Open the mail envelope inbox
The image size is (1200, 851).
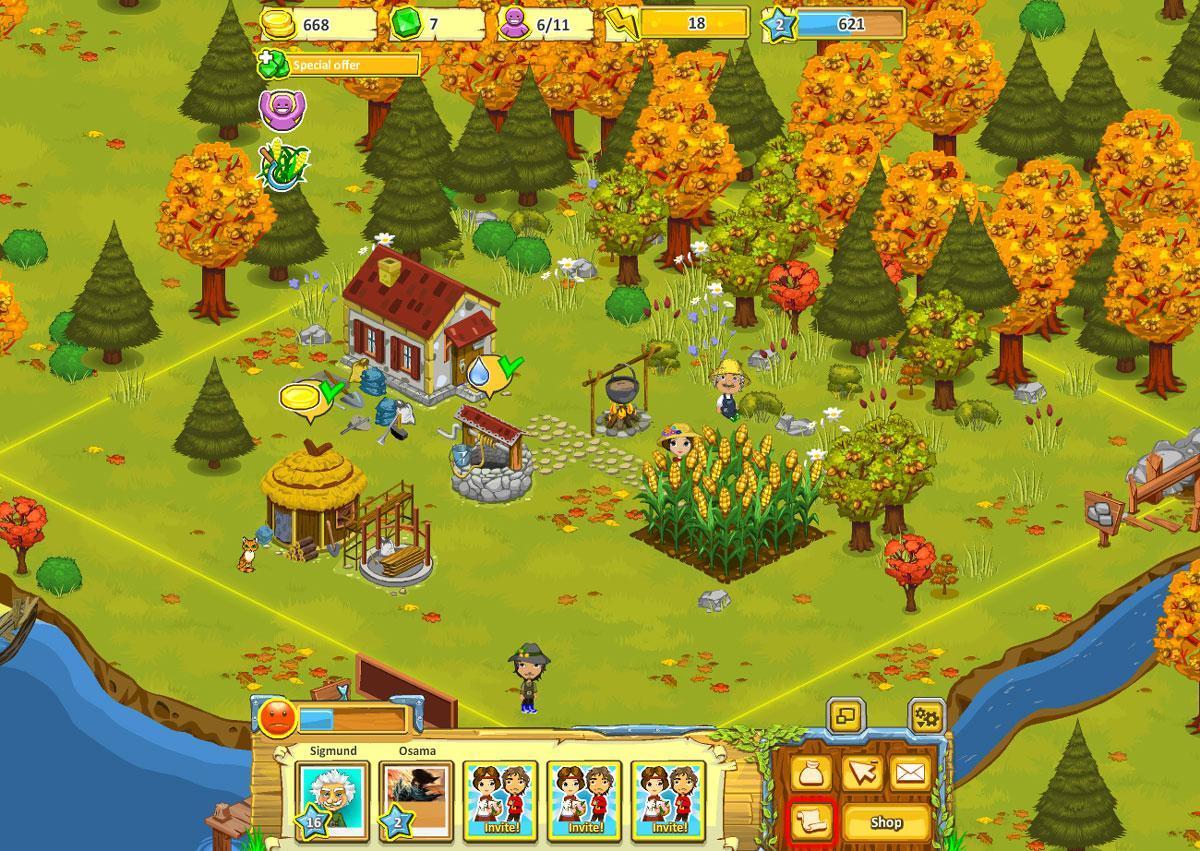point(910,772)
